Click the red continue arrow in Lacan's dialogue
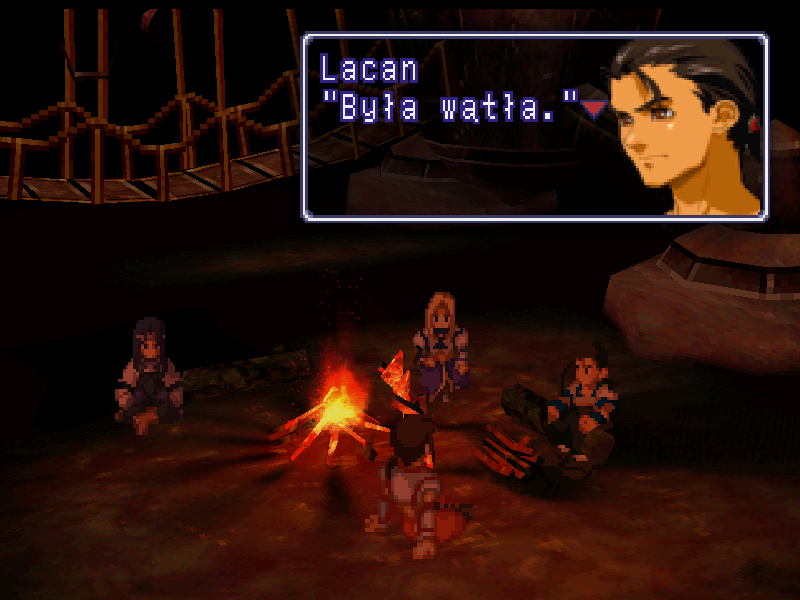The width and height of the screenshot is (800, 600). [x=594, y=109]
